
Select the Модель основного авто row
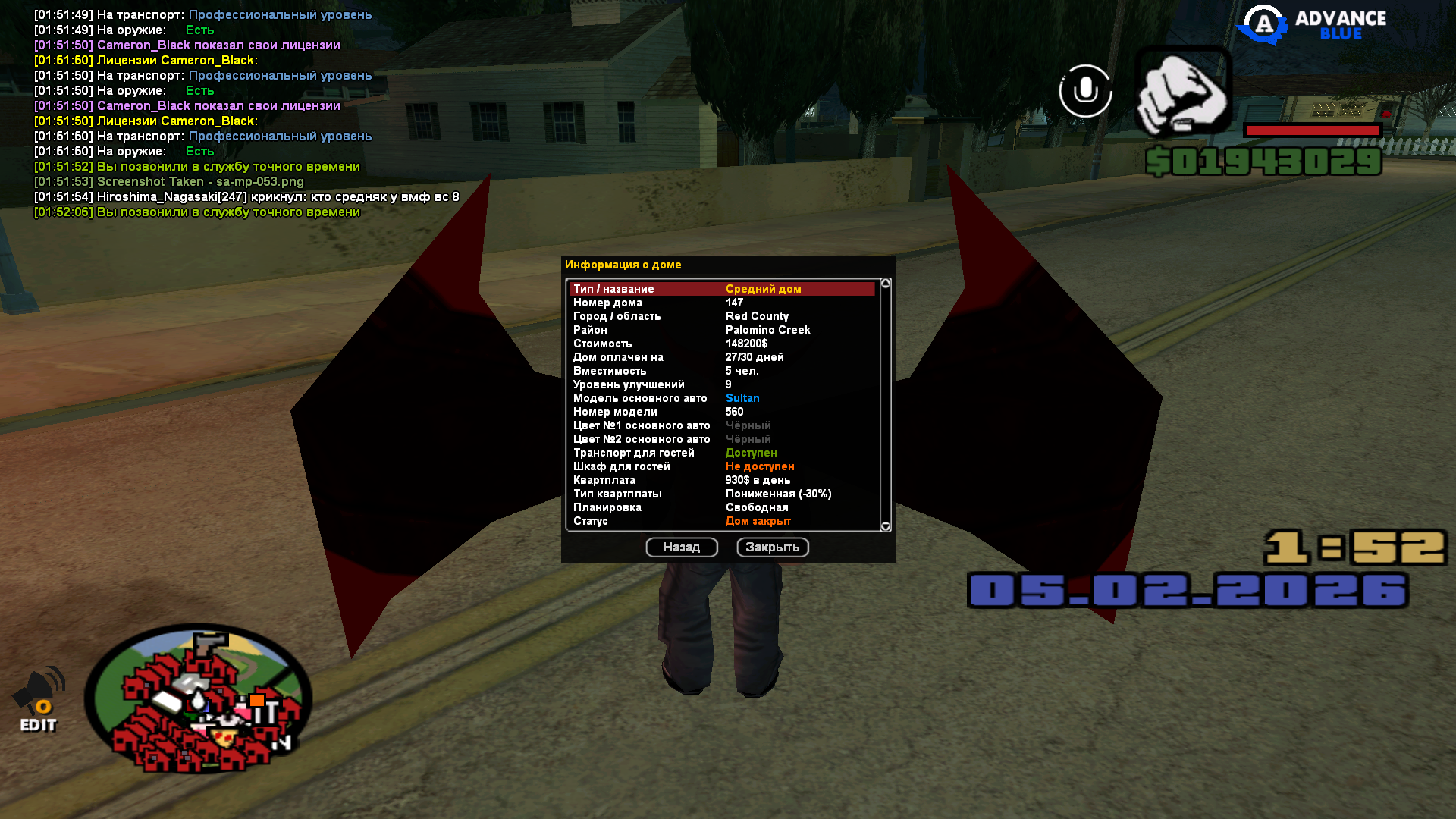click(x=720, y=398)
